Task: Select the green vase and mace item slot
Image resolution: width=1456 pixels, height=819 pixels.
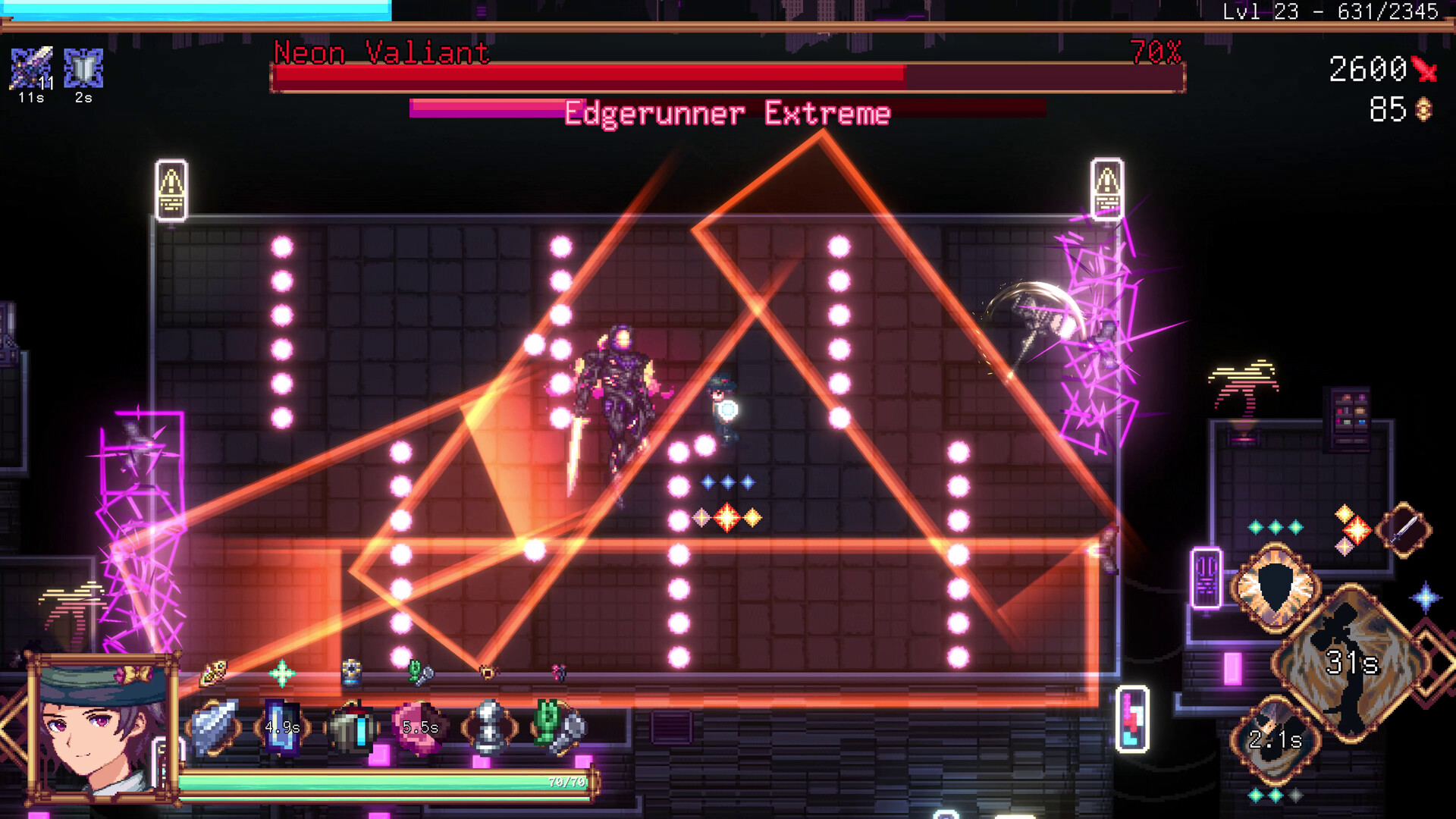Action: (x=559, y=728)
